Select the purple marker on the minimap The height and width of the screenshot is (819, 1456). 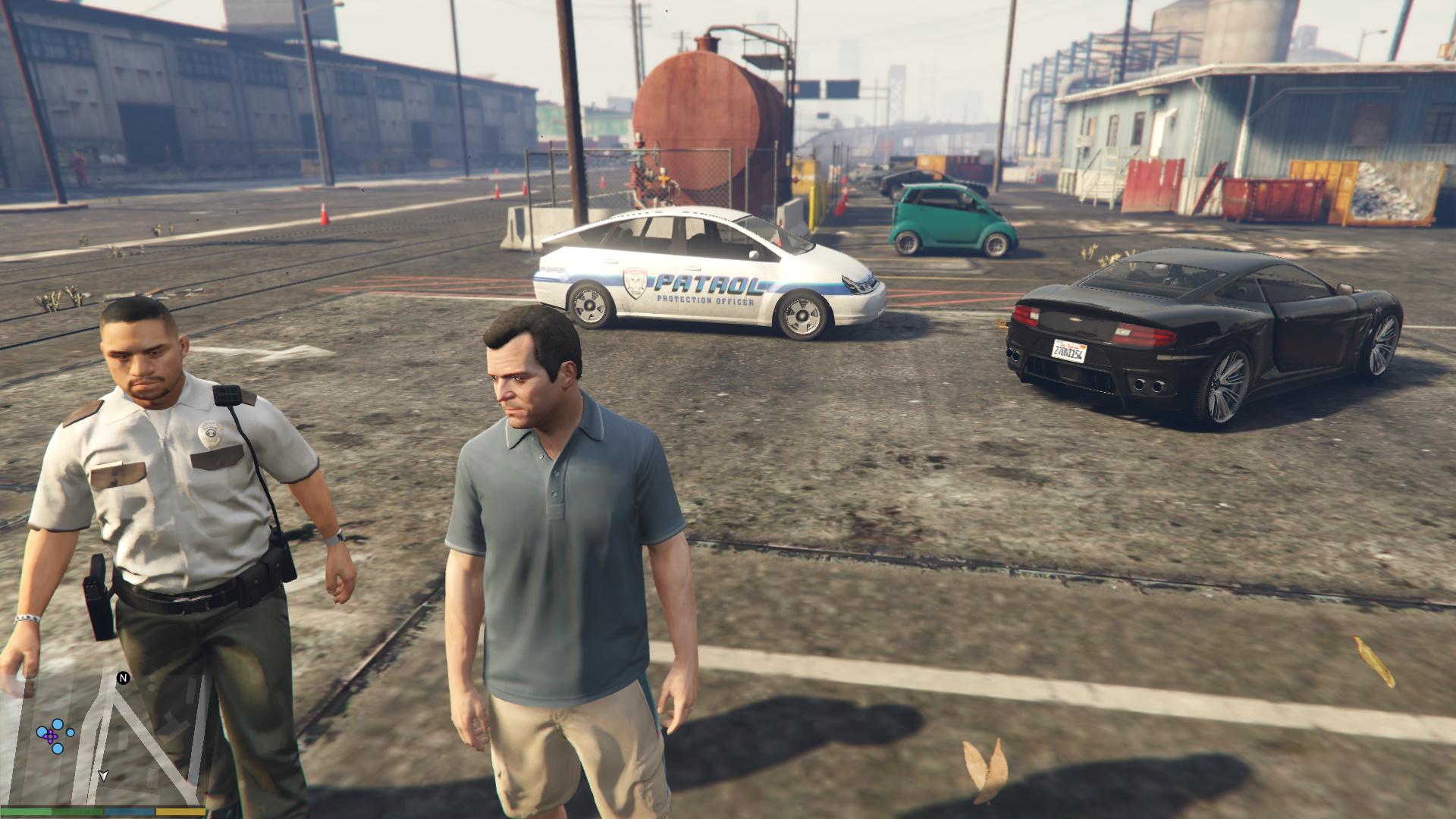pyautogui.click(x=51, y=736)
